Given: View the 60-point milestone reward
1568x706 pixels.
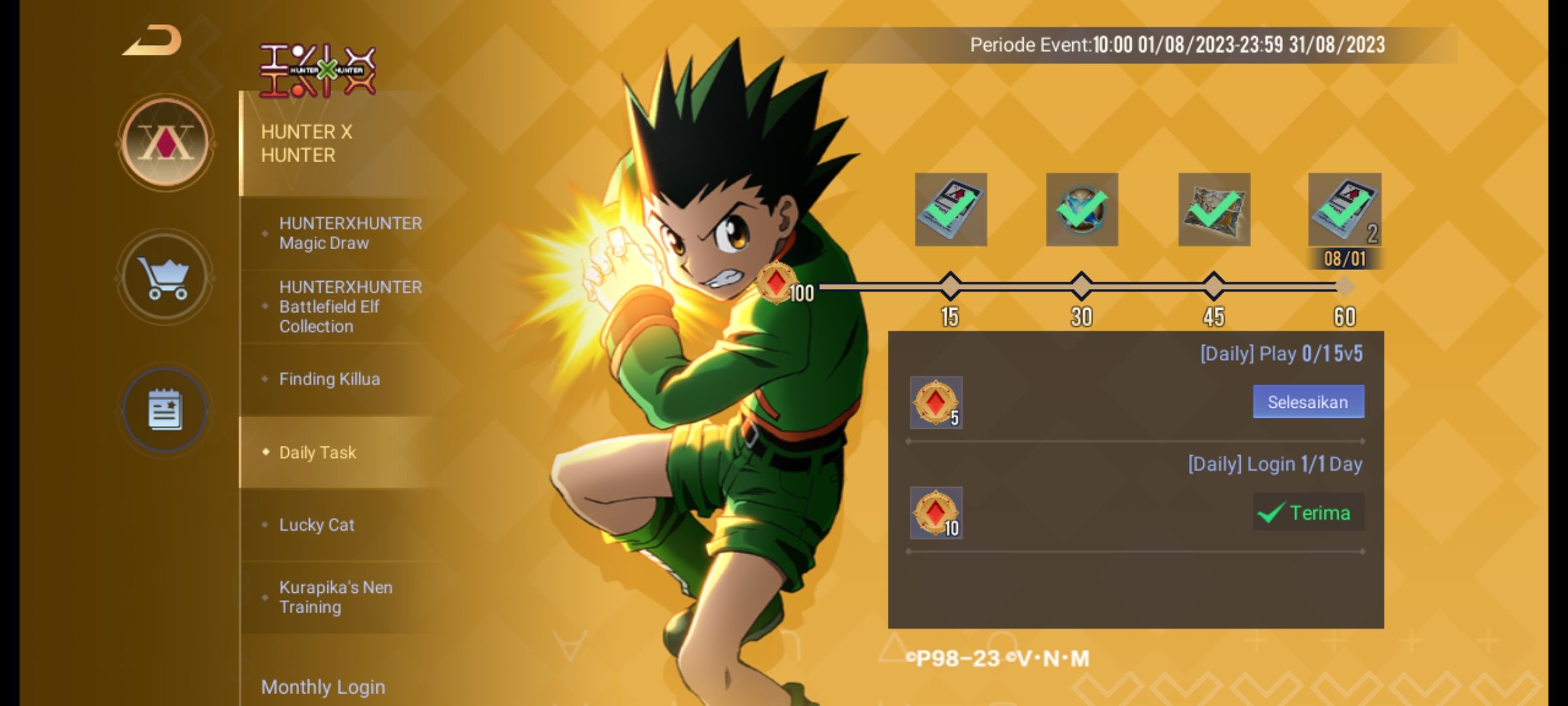Looking at the screenshot, I should 1345,210.
